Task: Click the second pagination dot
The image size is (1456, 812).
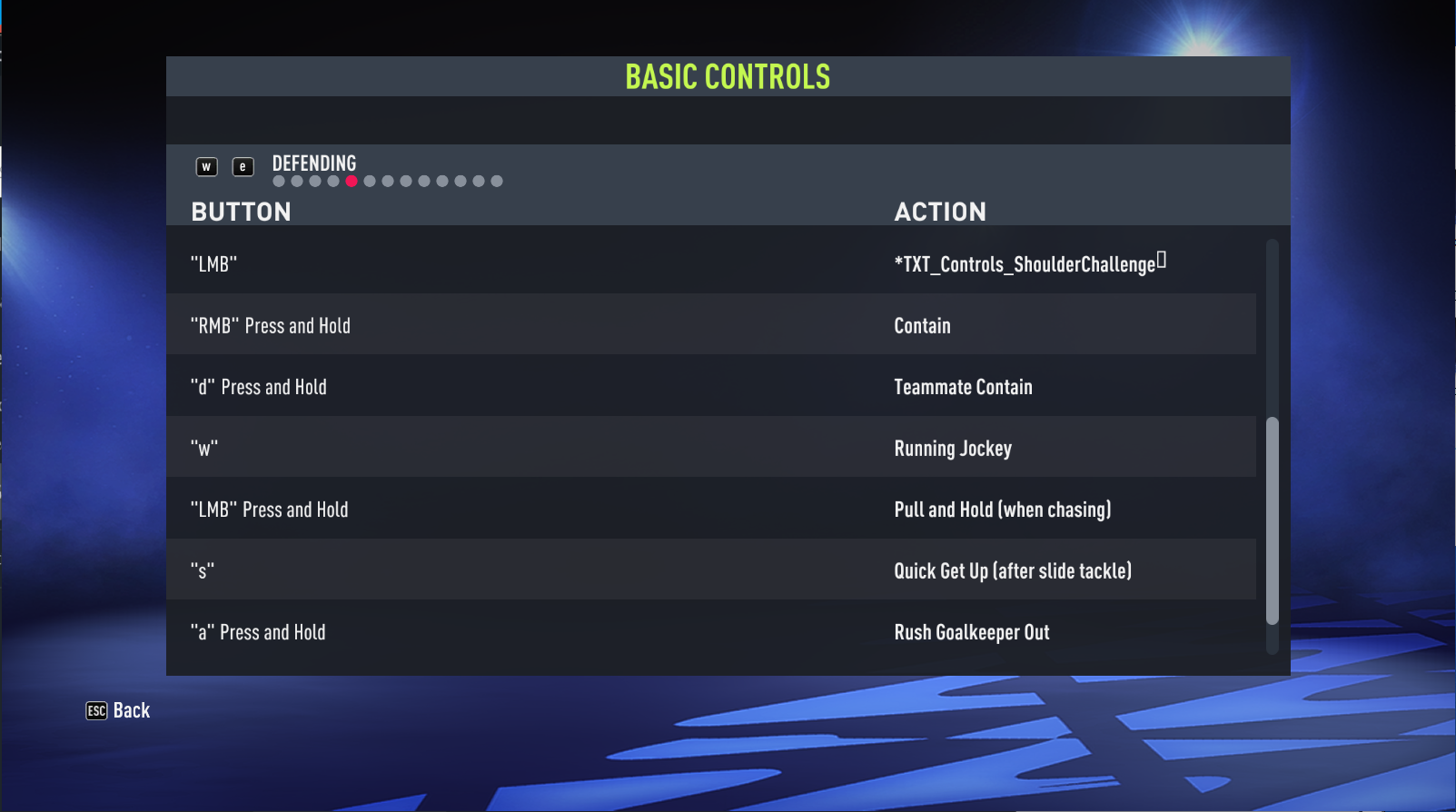Action: pyautogui.click(x=296, y=181)
